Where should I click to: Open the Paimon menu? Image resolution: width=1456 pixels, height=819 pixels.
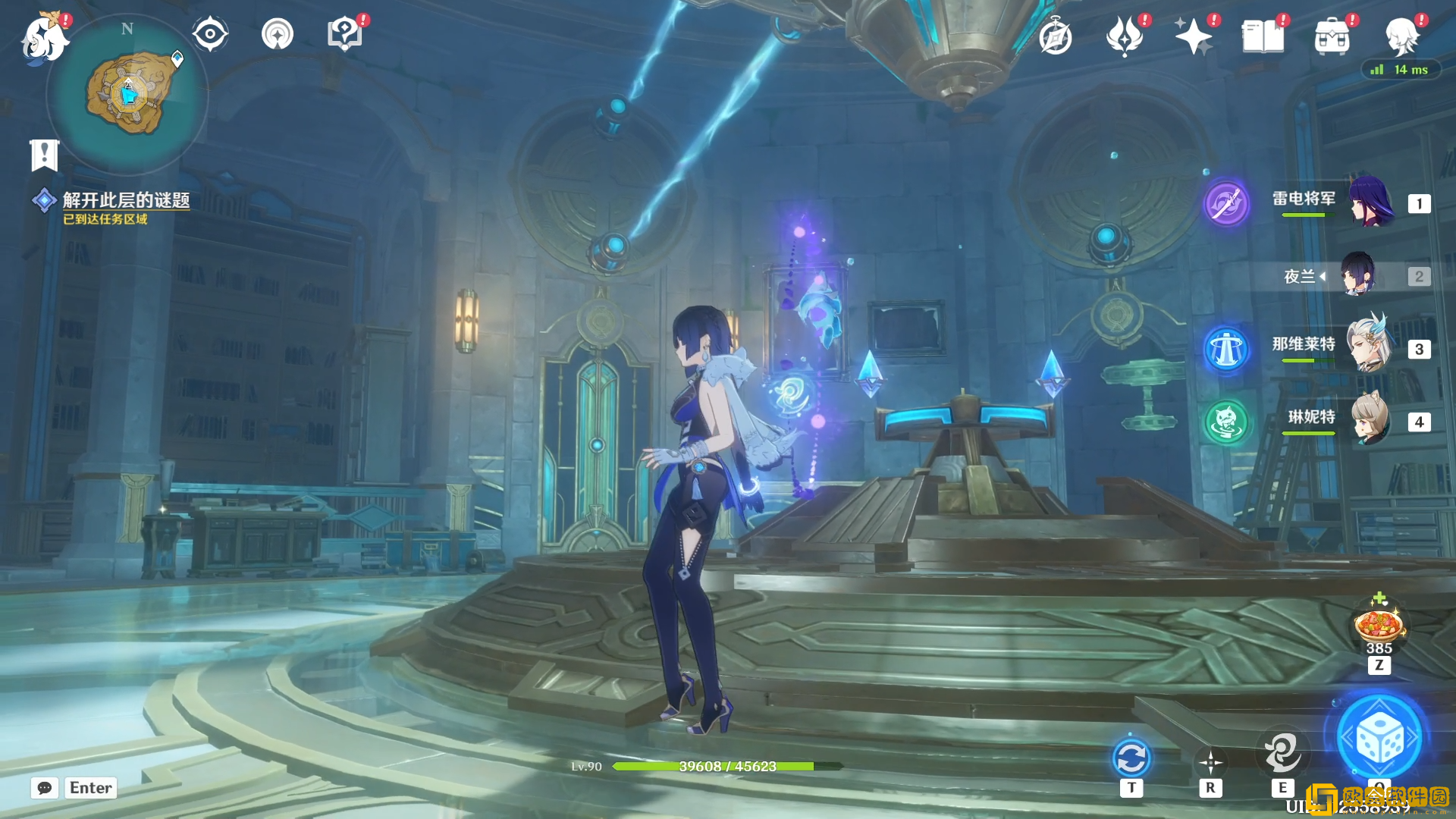44,38
